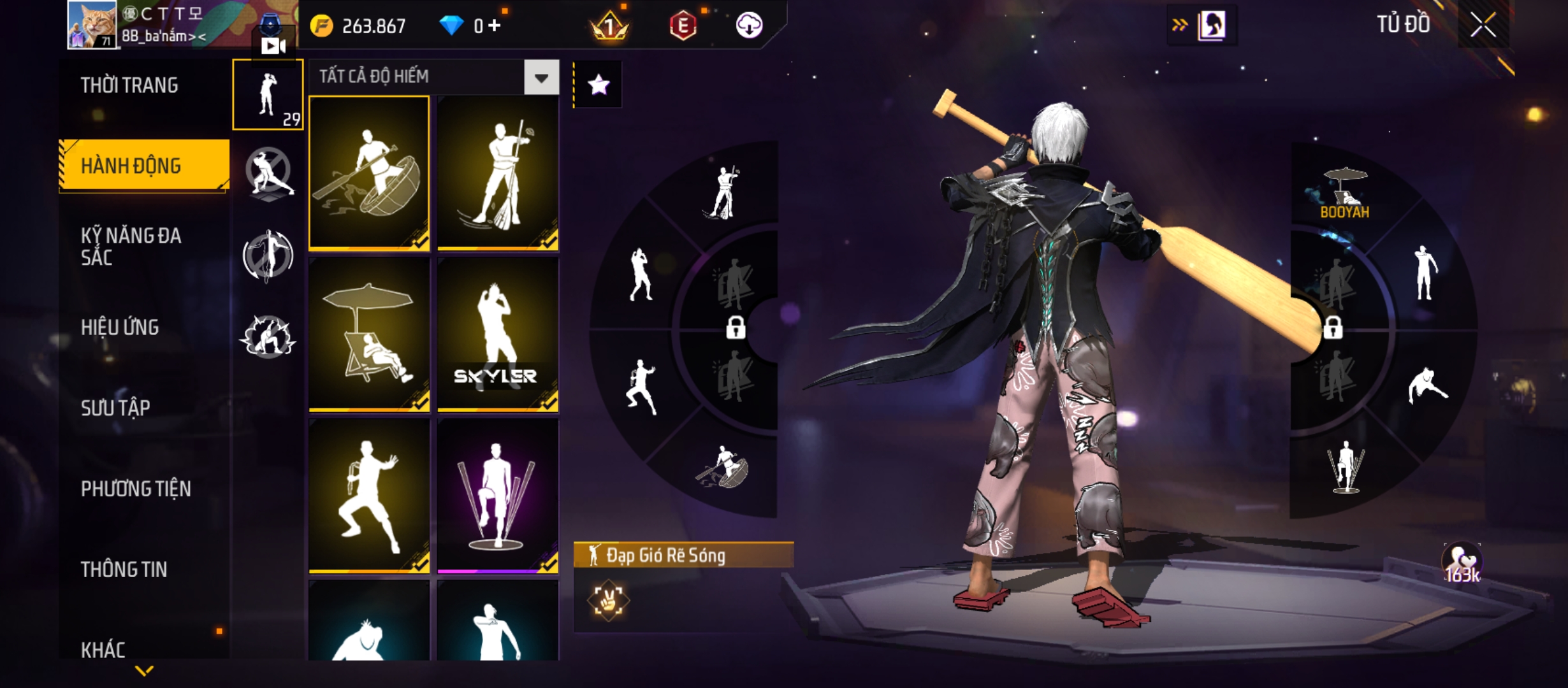Switch to Kỹ Năng Đa Sắc tab
This screenshot has width=1568, height=688.
coord(131,246)
